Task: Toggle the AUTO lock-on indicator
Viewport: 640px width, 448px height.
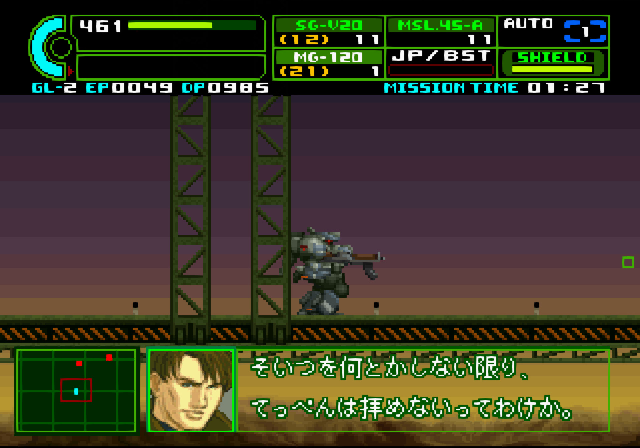Action: click(x=552, y=30)
